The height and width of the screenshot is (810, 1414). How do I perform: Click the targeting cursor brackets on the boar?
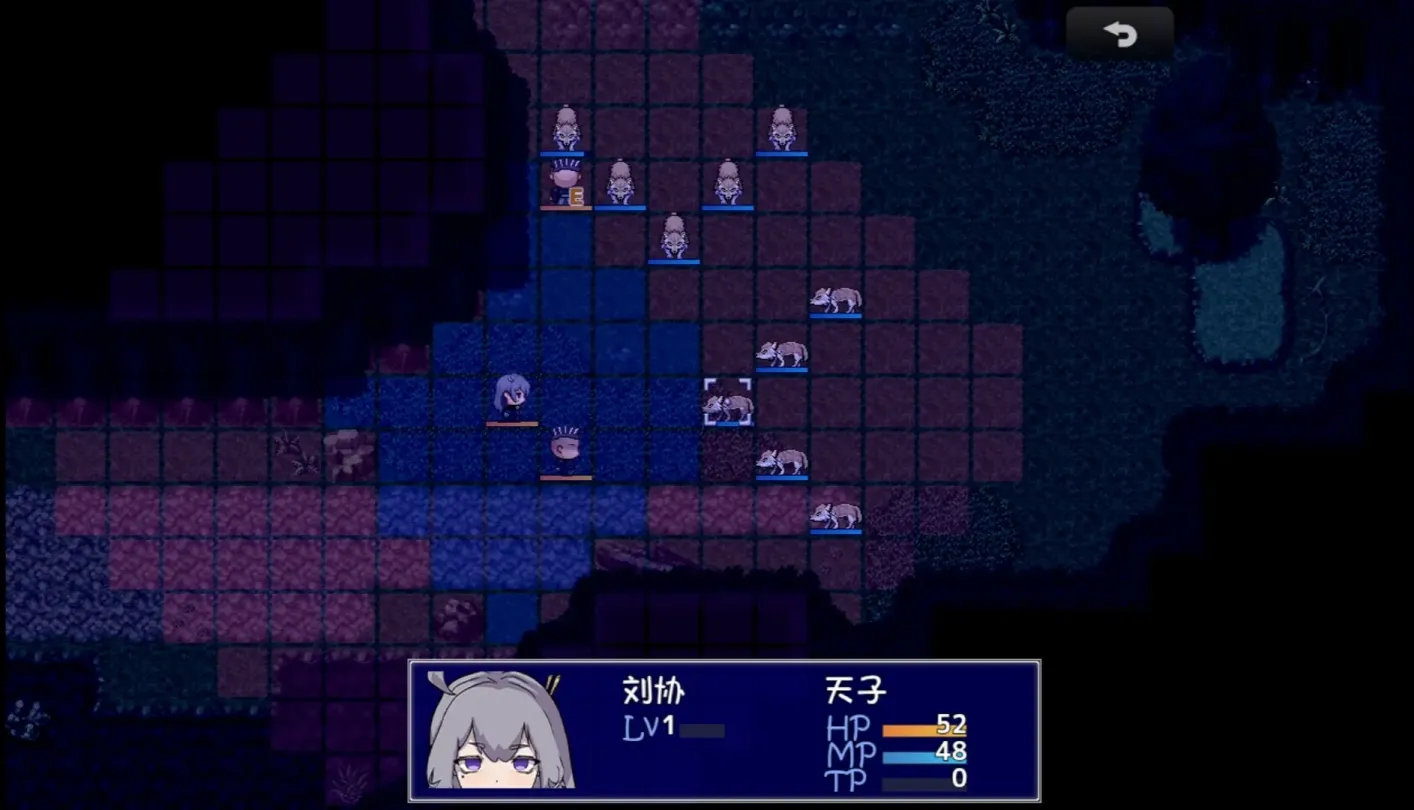pyautogui.click(x=727, y=400)
